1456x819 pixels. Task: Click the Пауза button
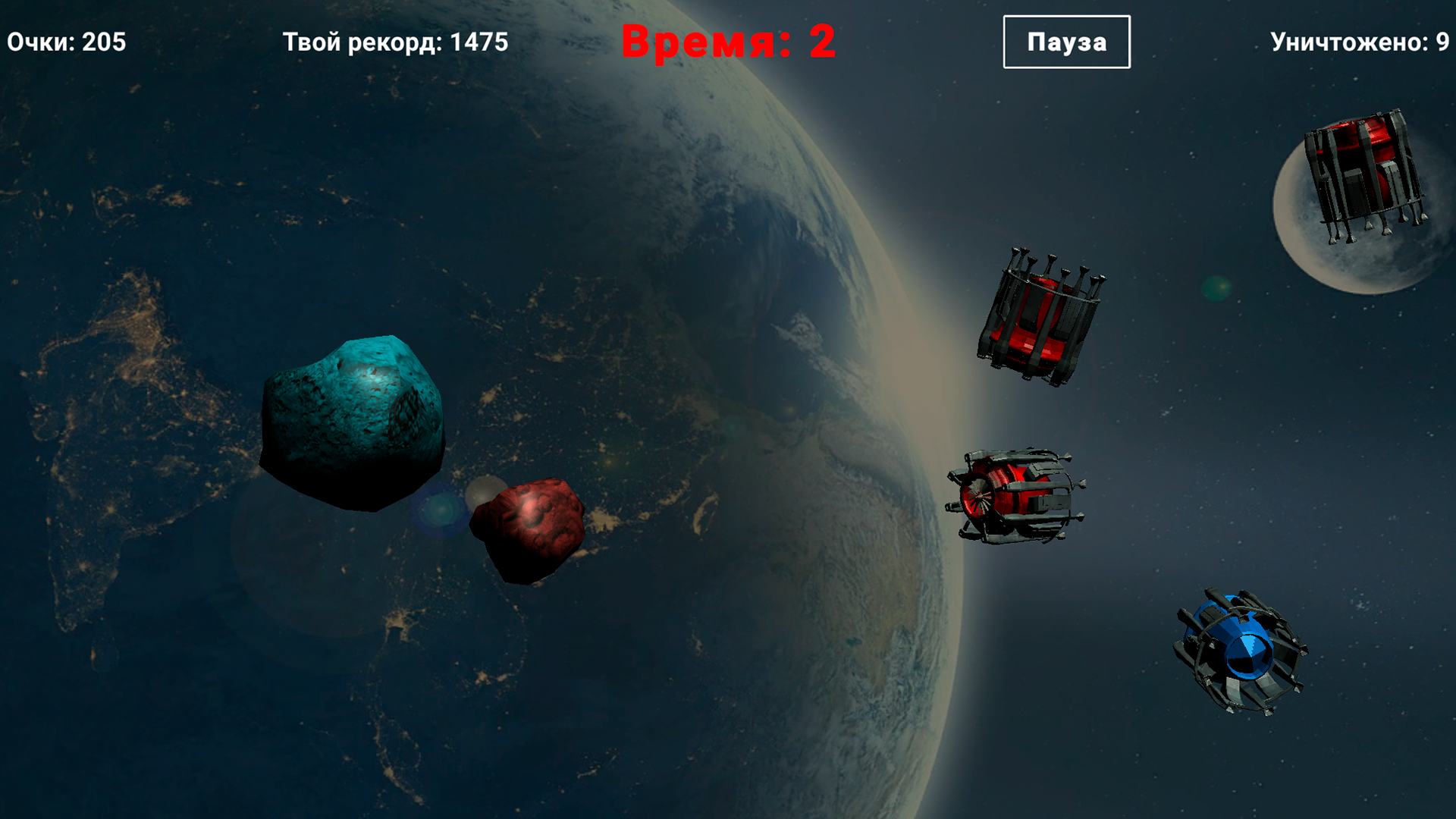tap(1065, 42)
